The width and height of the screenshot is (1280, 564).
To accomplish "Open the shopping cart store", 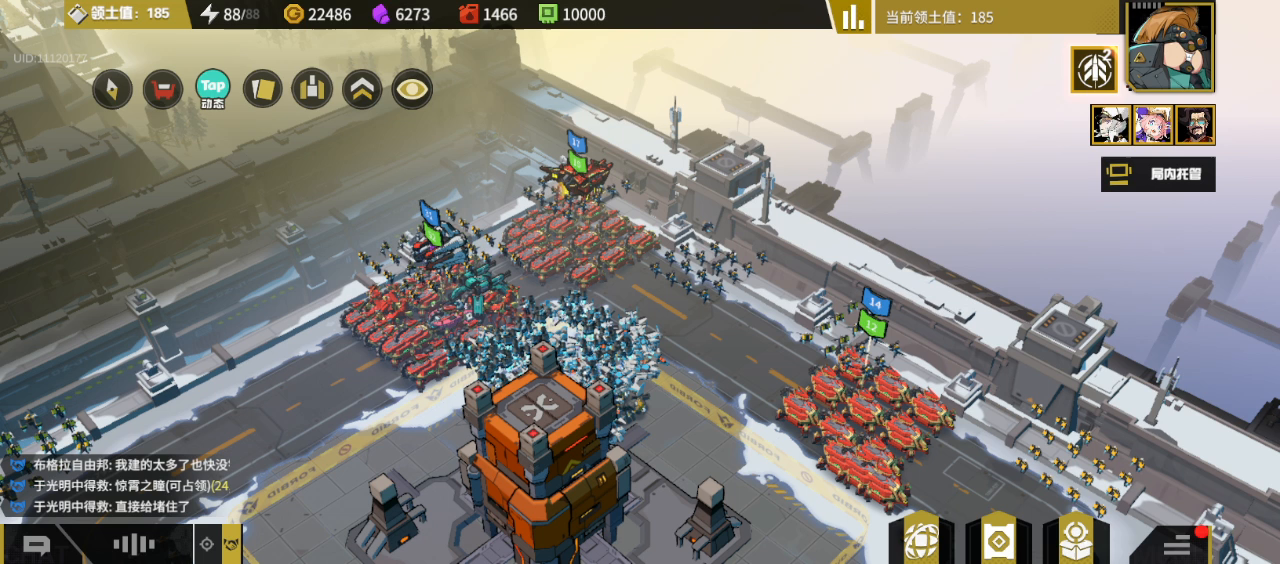I will (163, 90).
